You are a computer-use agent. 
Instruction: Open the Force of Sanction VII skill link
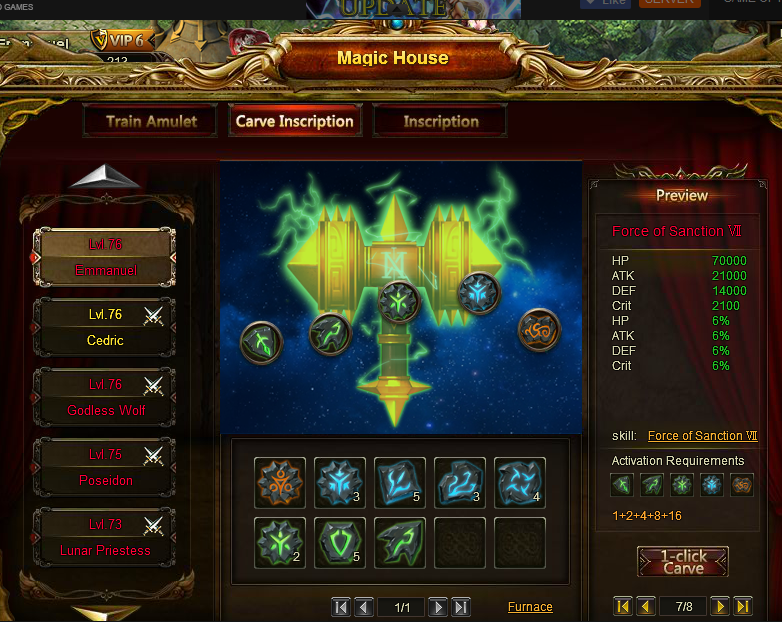coord(702,436)
